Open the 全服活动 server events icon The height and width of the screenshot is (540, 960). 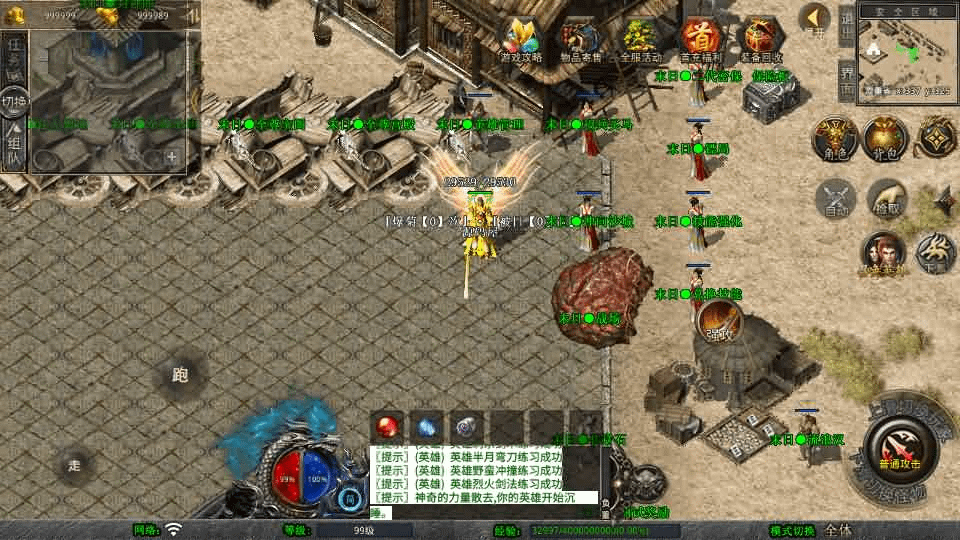(x=640, y=40)
